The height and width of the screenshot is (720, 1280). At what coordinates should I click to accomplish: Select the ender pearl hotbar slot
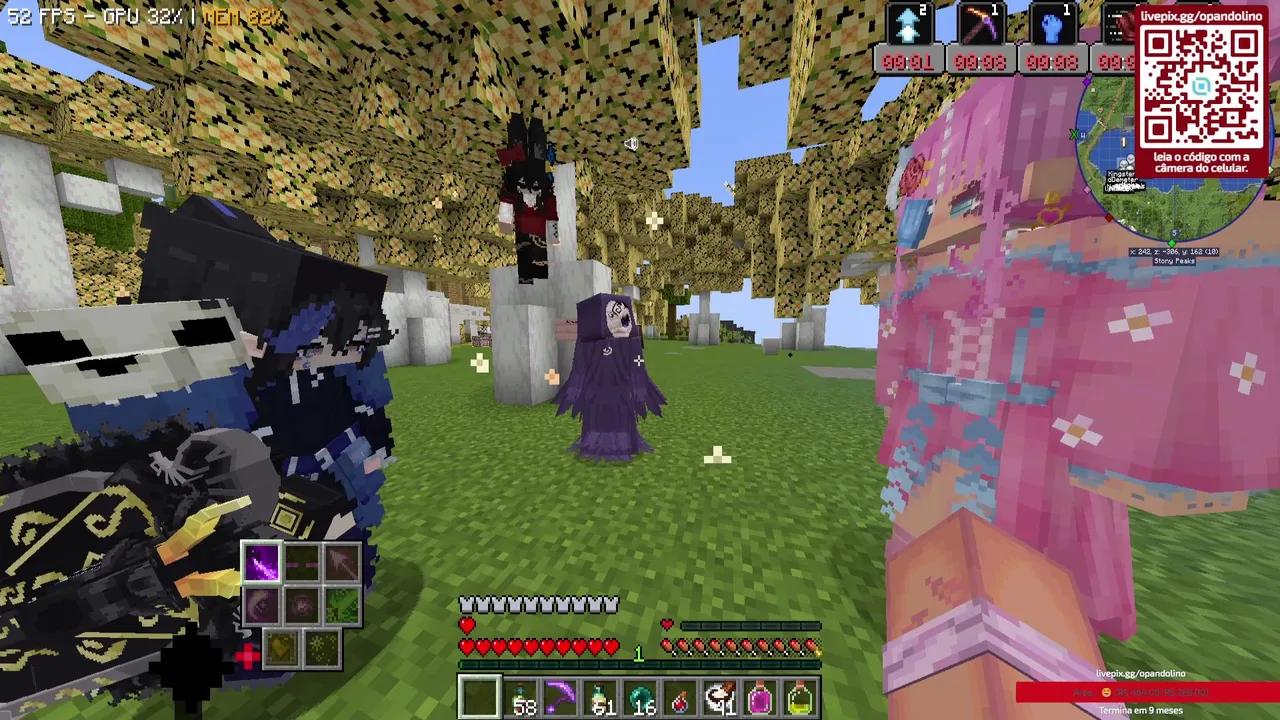point(639,698)
